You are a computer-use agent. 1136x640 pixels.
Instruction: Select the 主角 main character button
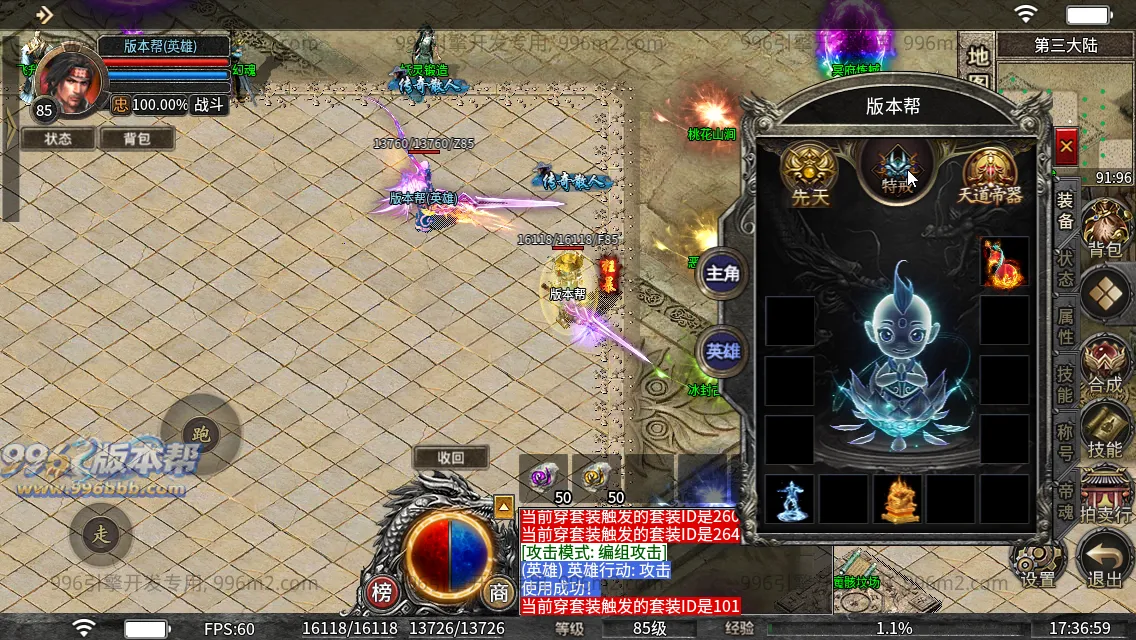point(722,273)
